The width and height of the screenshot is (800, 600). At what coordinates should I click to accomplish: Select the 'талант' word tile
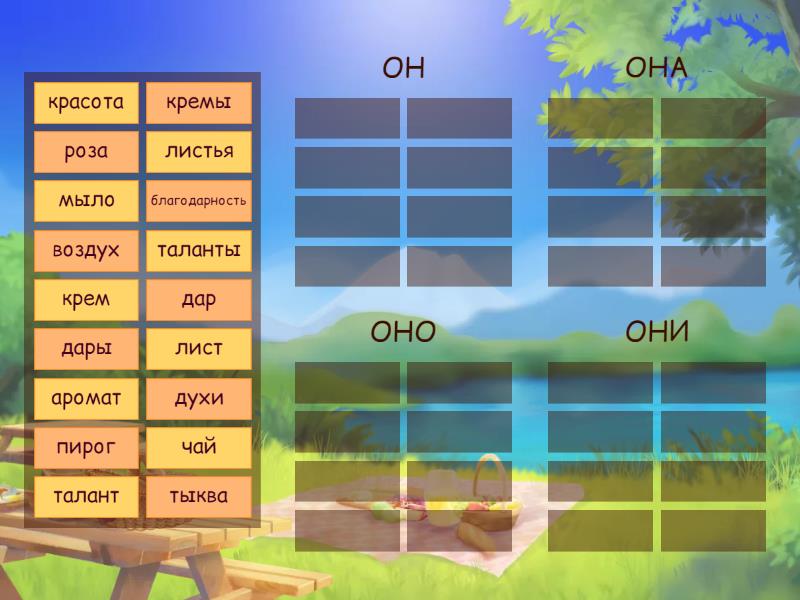coord(86,497)
